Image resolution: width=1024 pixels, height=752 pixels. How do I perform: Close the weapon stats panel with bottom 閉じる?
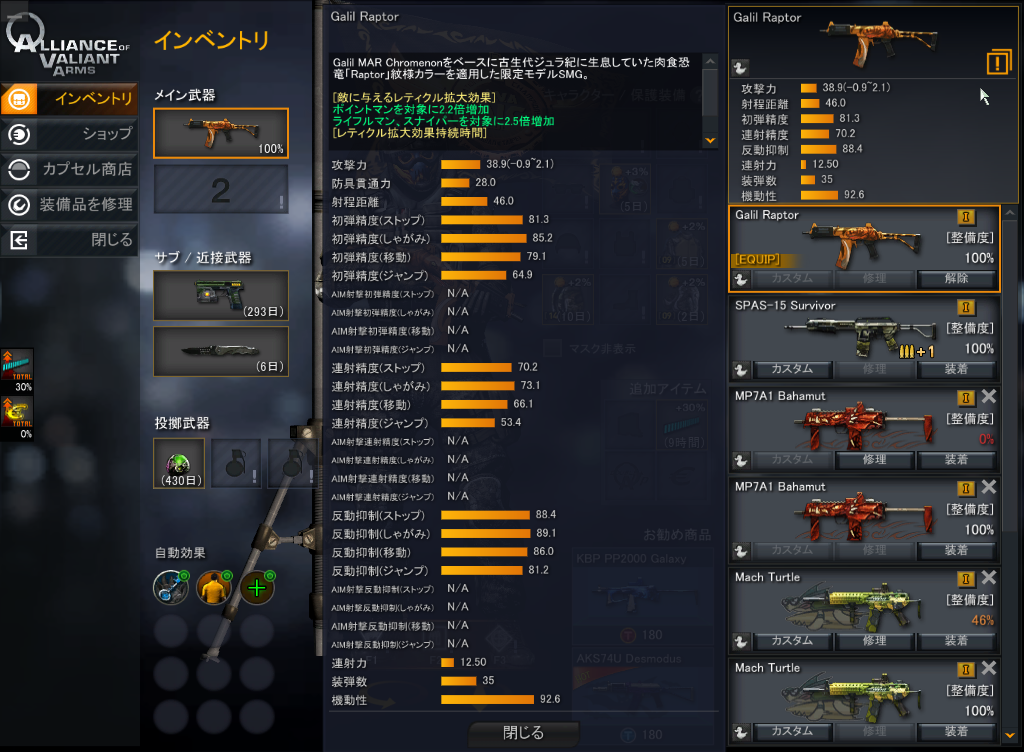tap(523, 733)
